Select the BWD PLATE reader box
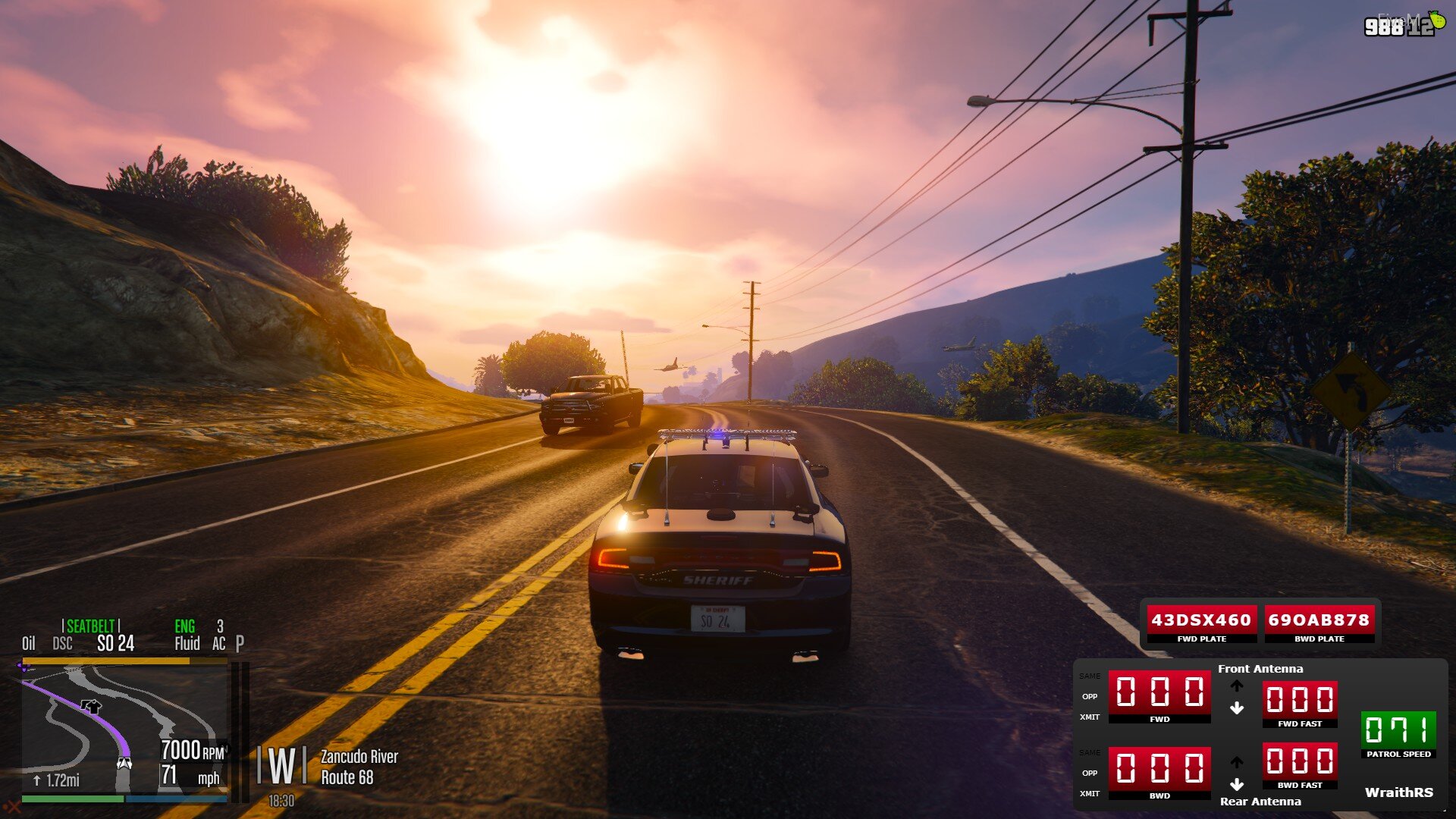The image size is (1456, 819). pos(1319,622)
